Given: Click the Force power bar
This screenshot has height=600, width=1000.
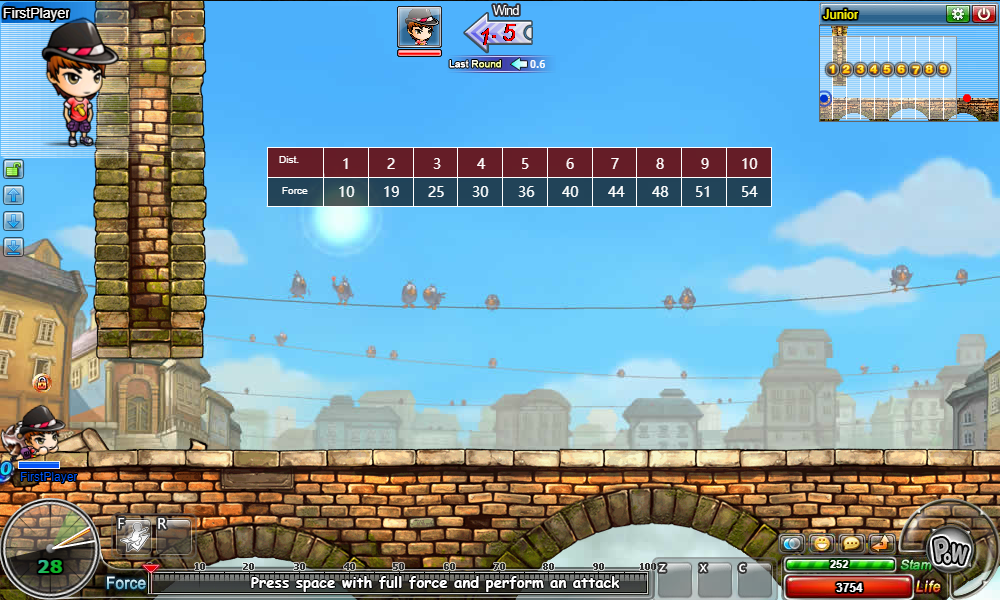Looking at the screenshot, I should pos(400,583).
